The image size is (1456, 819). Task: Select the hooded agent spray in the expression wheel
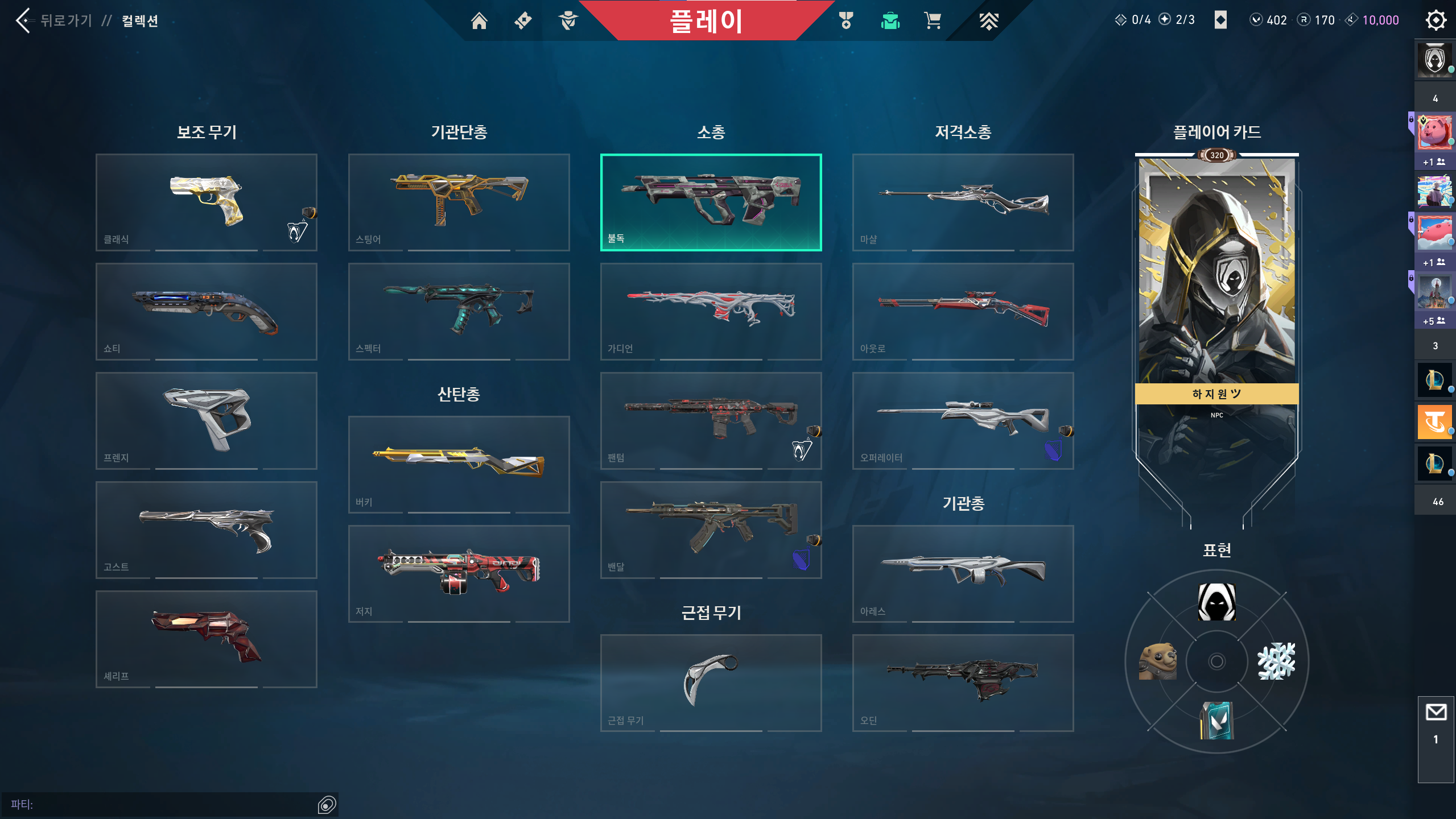pos(1216,602)
